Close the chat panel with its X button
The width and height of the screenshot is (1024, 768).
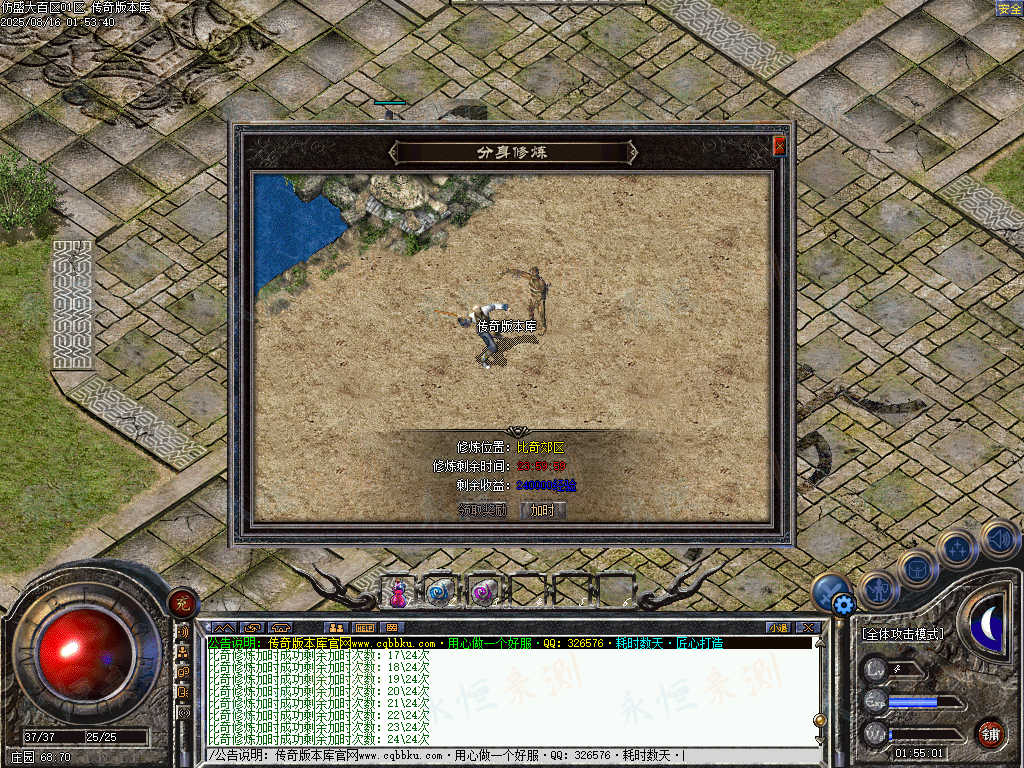808,627
